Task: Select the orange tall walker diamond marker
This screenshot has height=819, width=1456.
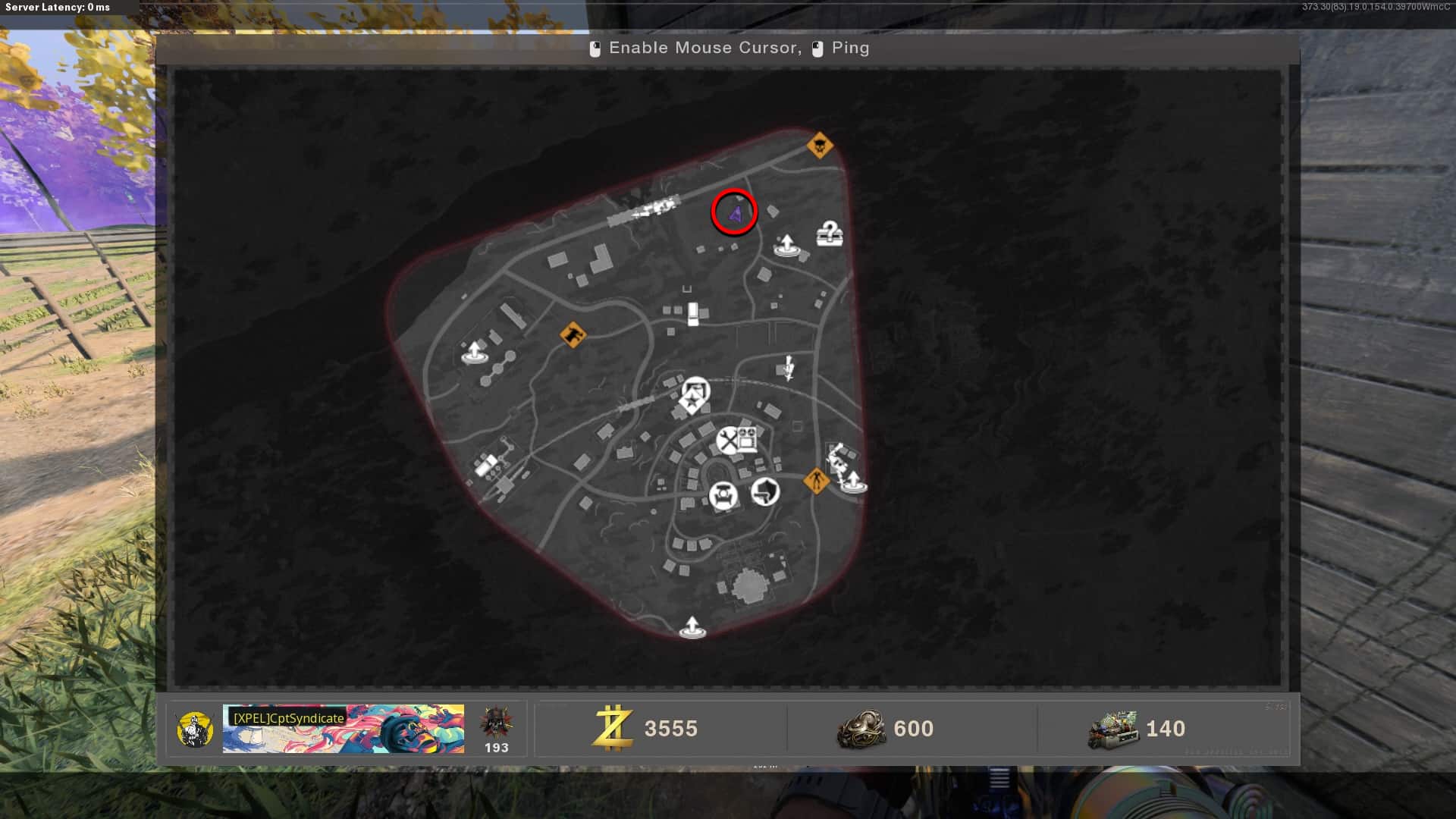Action: [x=816, y=481]
